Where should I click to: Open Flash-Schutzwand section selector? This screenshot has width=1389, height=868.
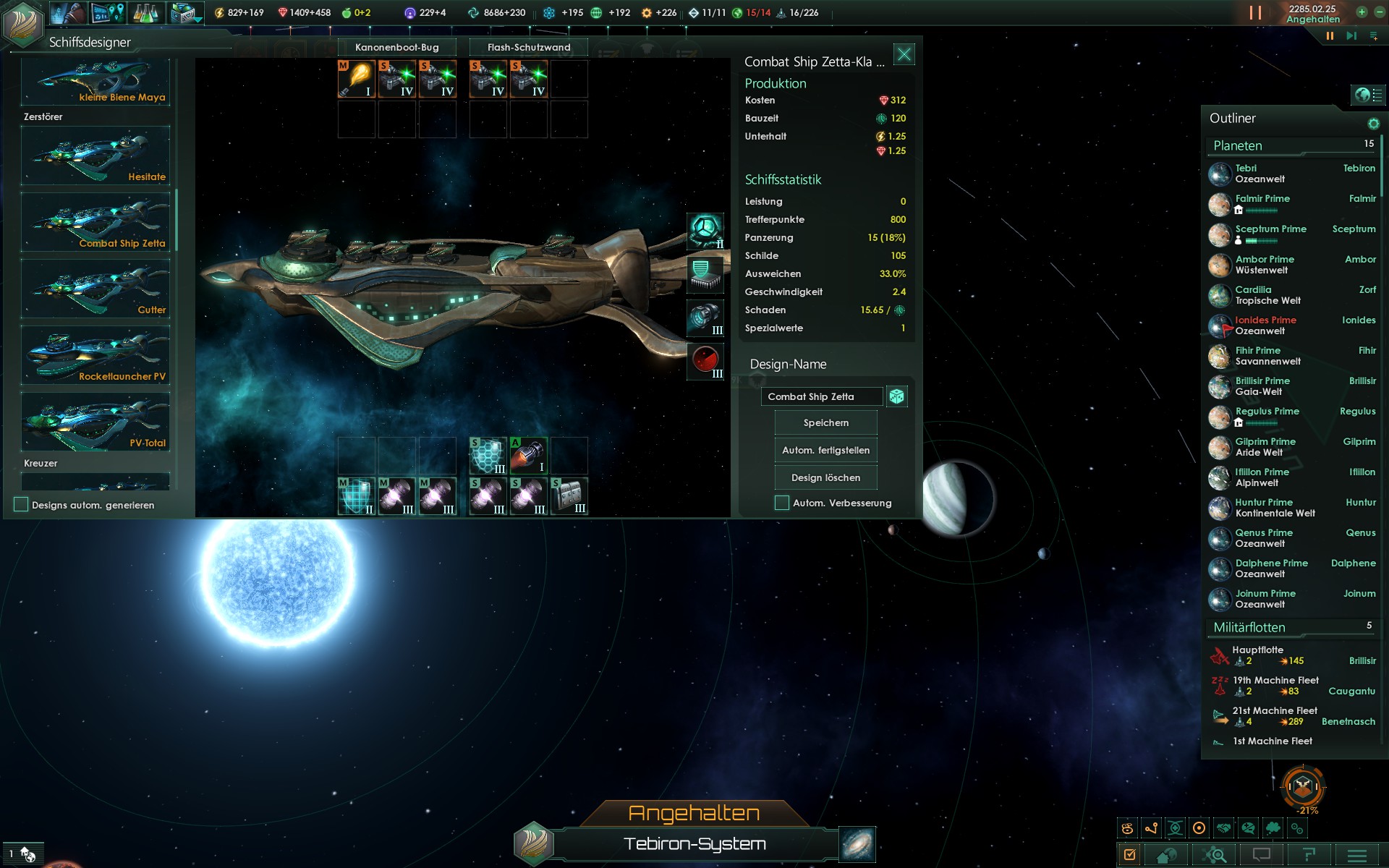[x=528, y=47]
